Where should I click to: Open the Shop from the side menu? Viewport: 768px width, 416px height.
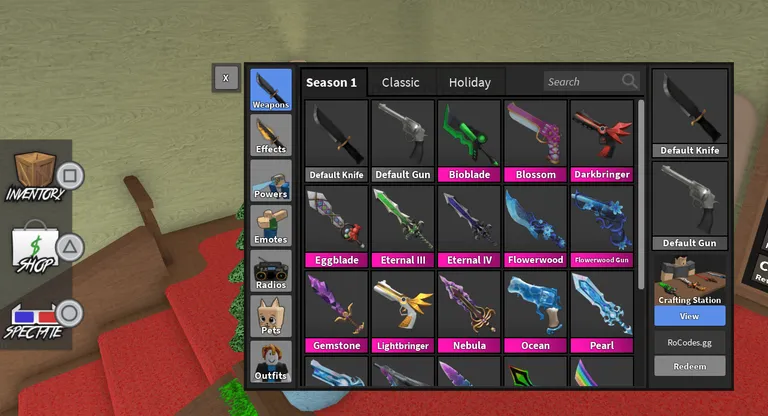pos(36,246)
